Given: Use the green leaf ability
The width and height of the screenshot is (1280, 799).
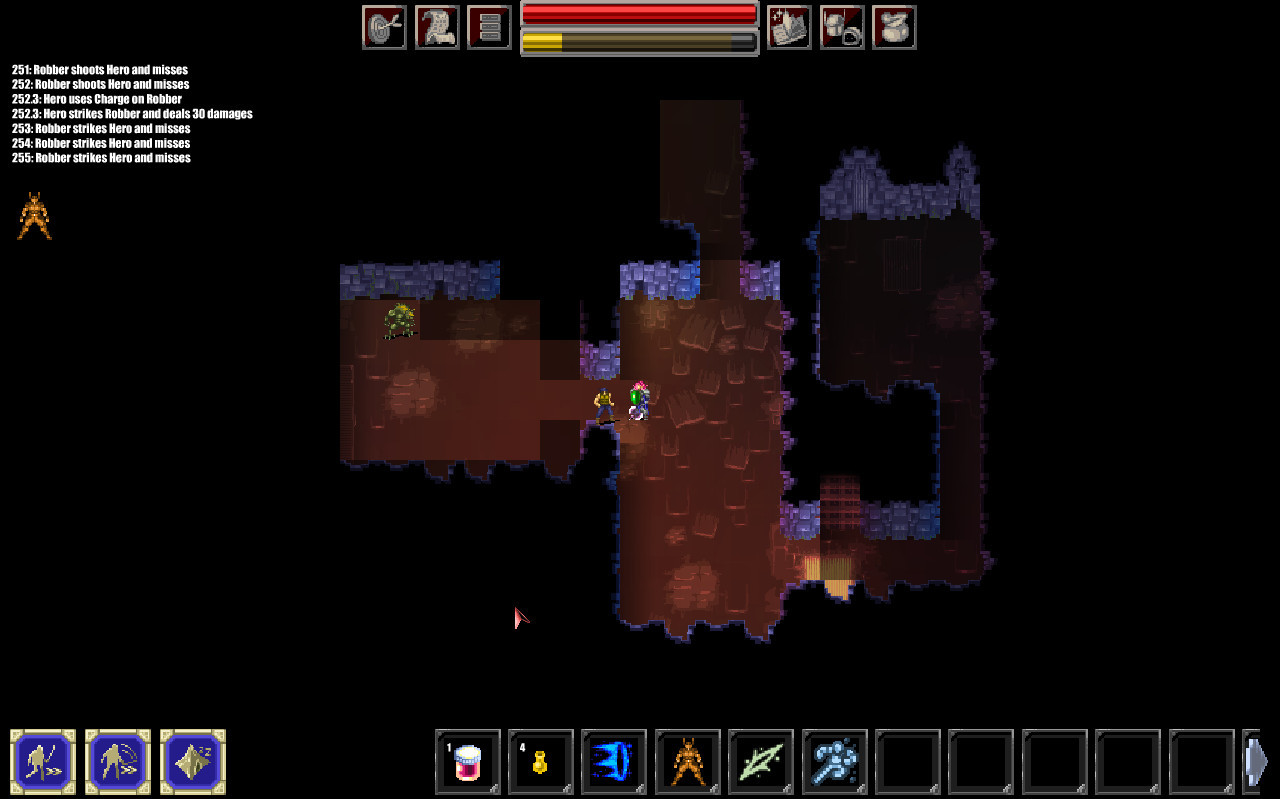Looking at the screenshot, I should pos(761,762).
